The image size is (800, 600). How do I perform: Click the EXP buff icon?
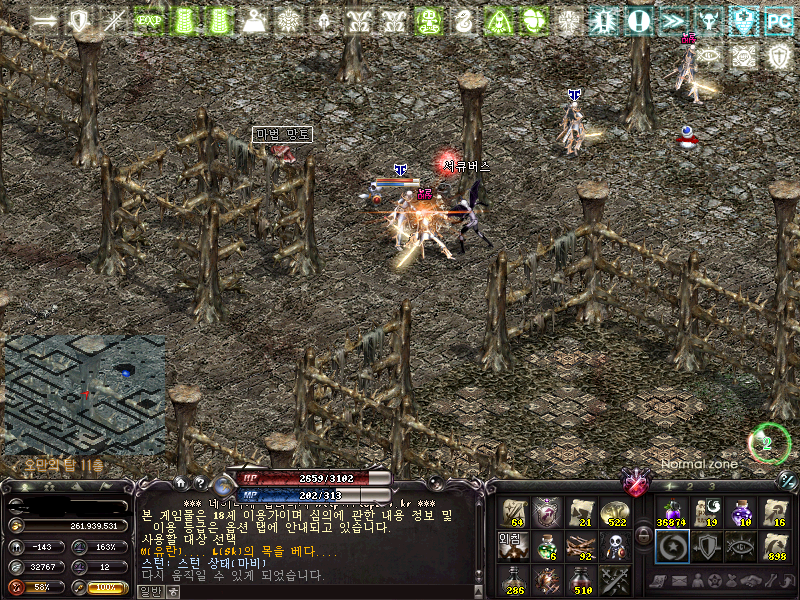click(149, 20)
